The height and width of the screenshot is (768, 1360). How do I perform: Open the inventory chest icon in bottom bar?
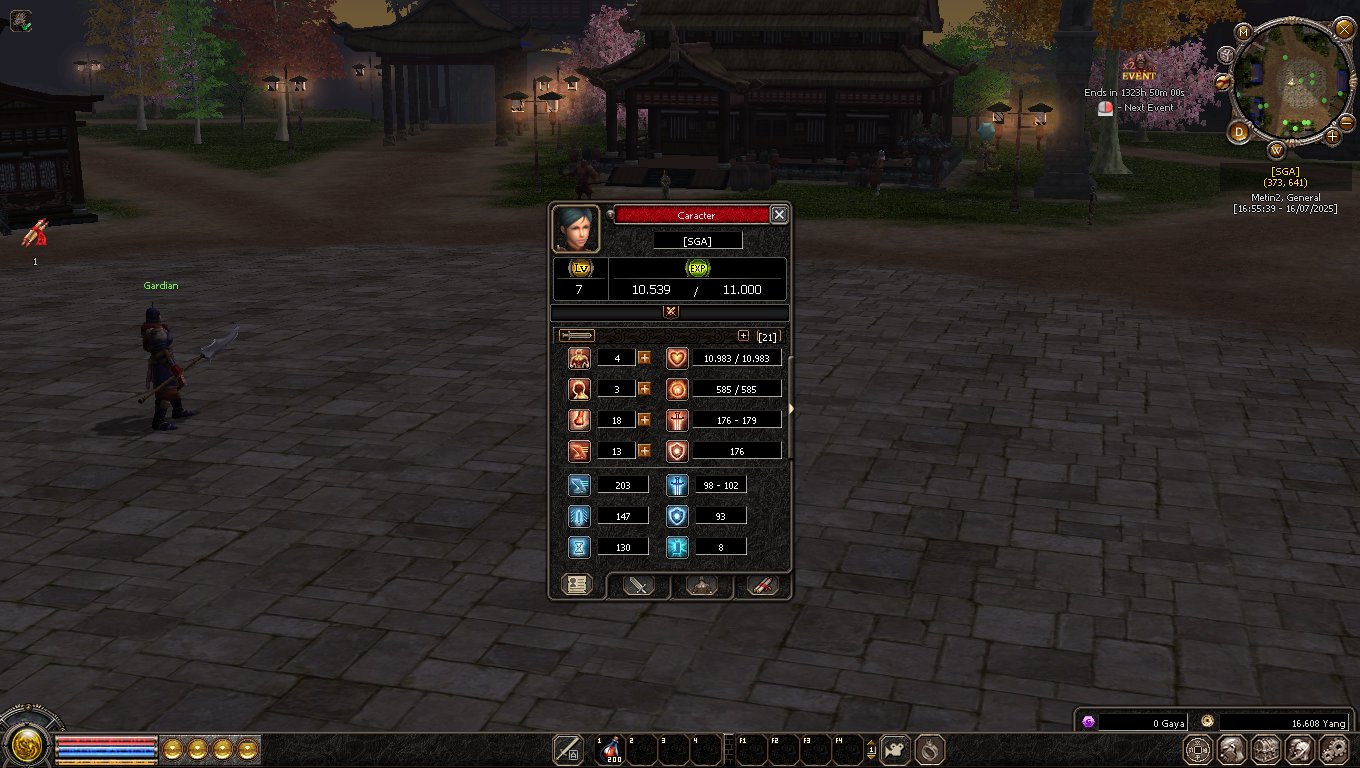point(1266,749)
